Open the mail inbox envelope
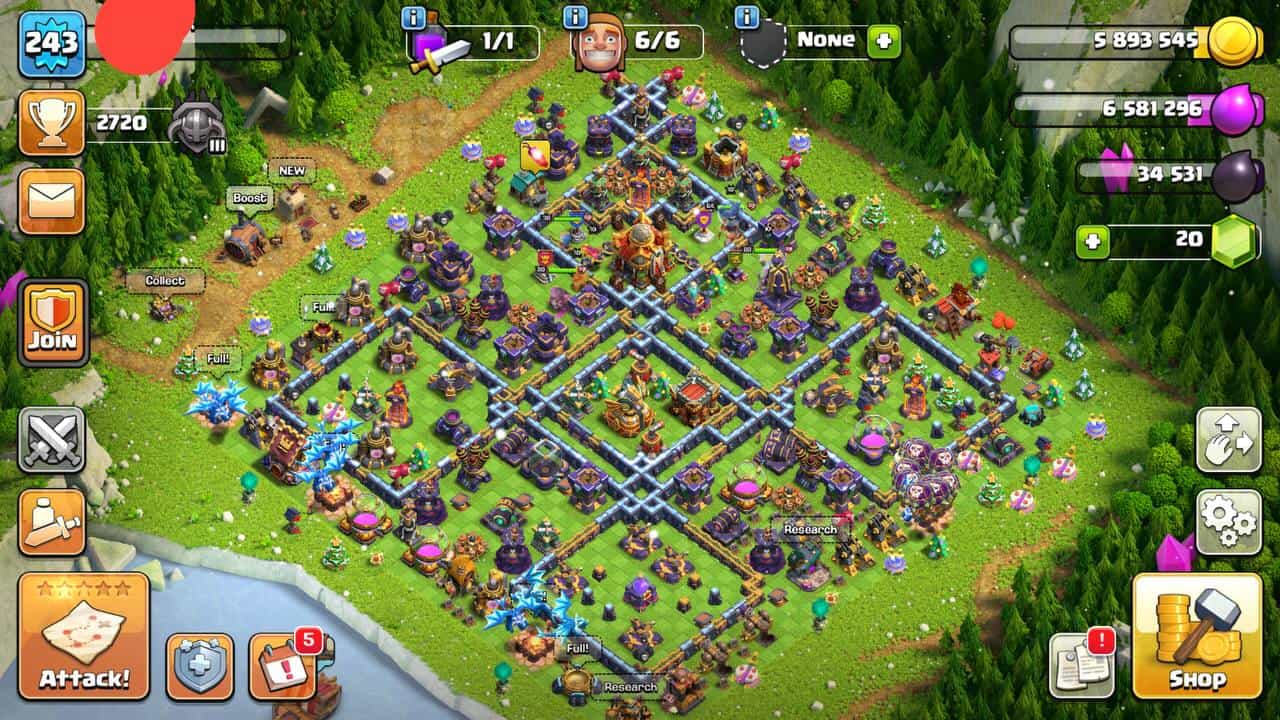Screen dimensions: 1280x720 (x=51, y=202)
